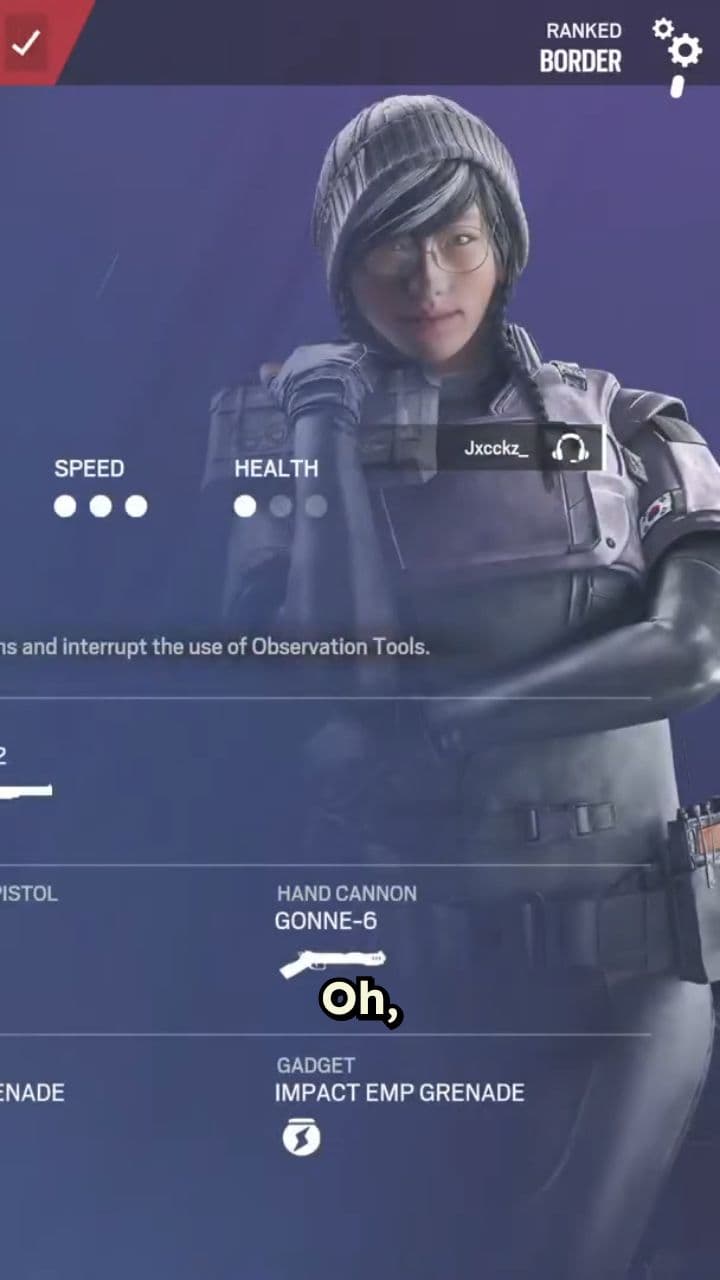The width and height of the screenshot is (720, 1280).
Task: Click the red checkmark confirm button
Action: click(27, 42)
